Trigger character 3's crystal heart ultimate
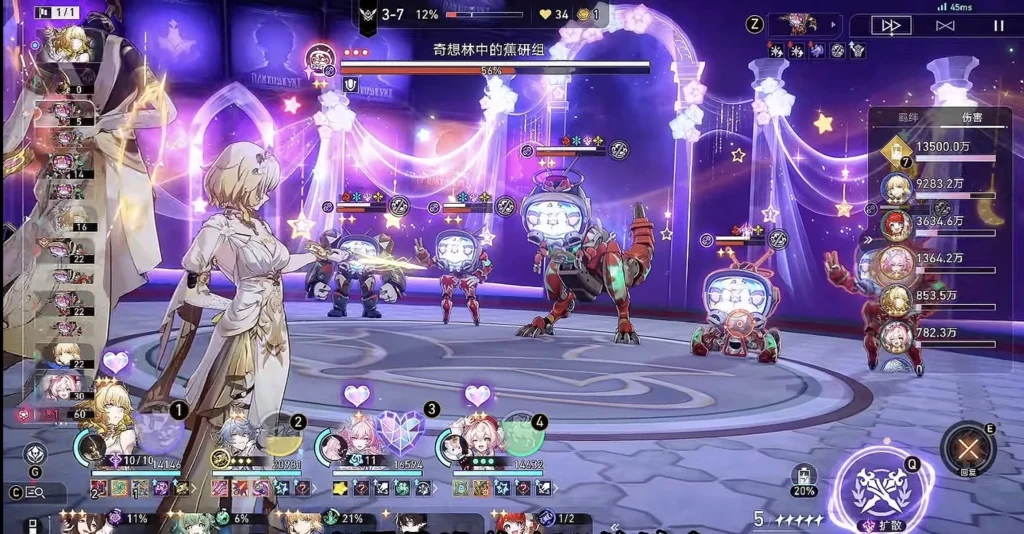Image resolution: width=1024 pixels, height=534 pixels. pos(402,434)
